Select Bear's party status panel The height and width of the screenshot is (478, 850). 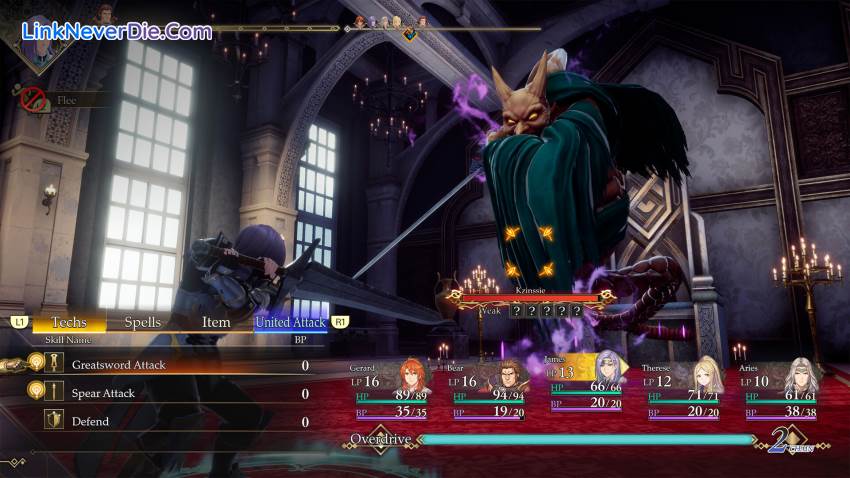[x=487, y=390]
